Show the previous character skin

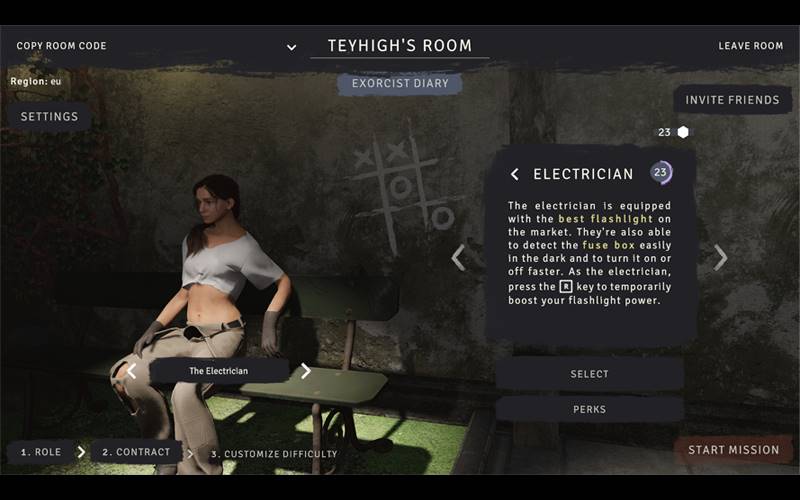131,371
